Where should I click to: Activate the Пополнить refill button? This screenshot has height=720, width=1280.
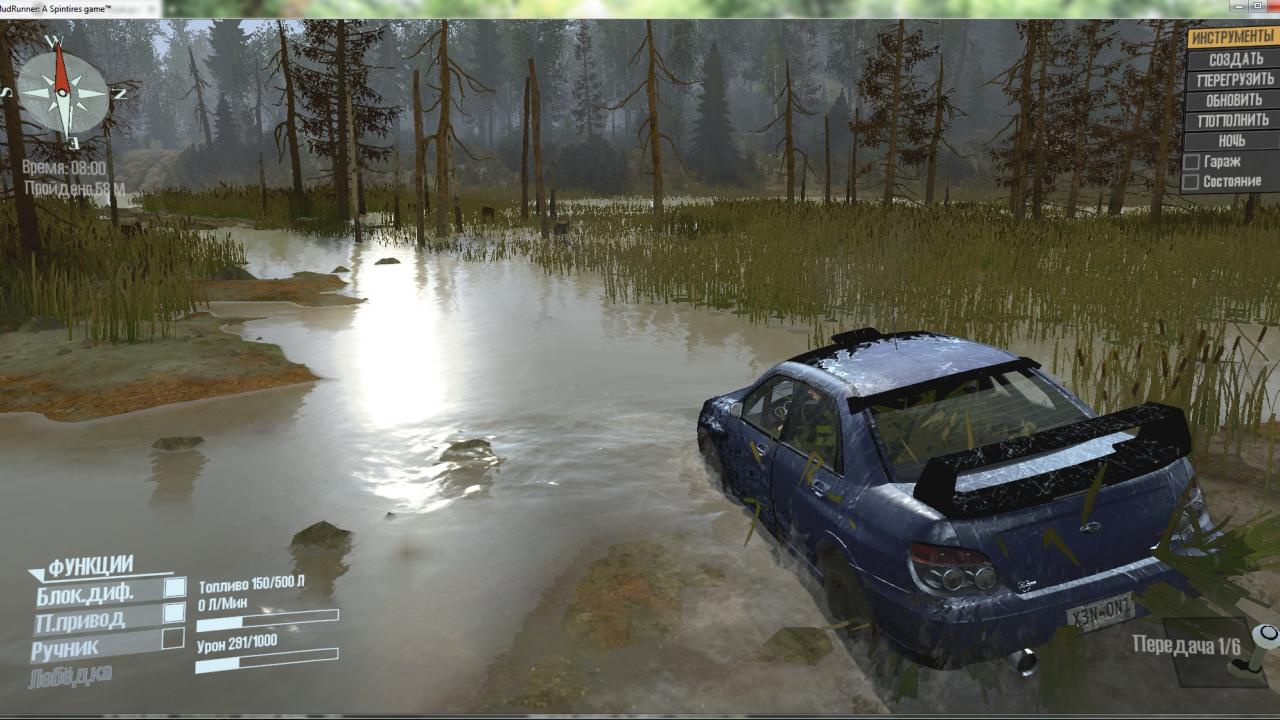coord(1233,120)
